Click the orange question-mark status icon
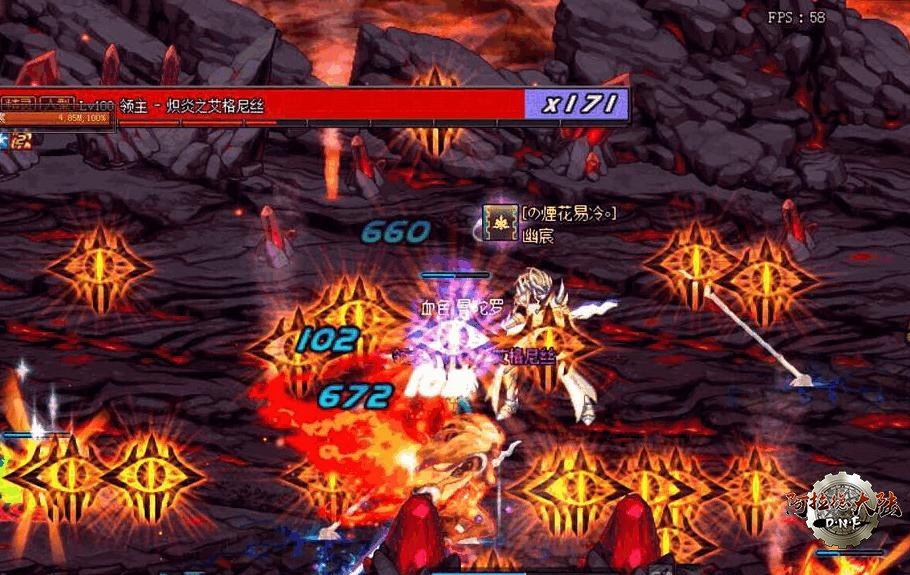This screenshot has width=910, height=575. pos(22,140)
